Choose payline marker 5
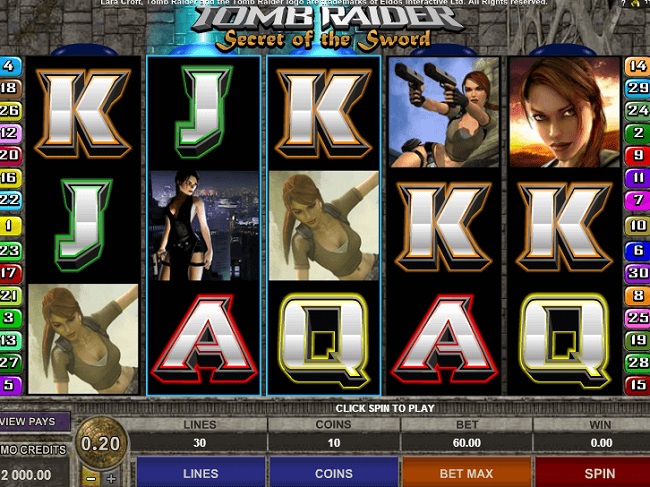 11,384
